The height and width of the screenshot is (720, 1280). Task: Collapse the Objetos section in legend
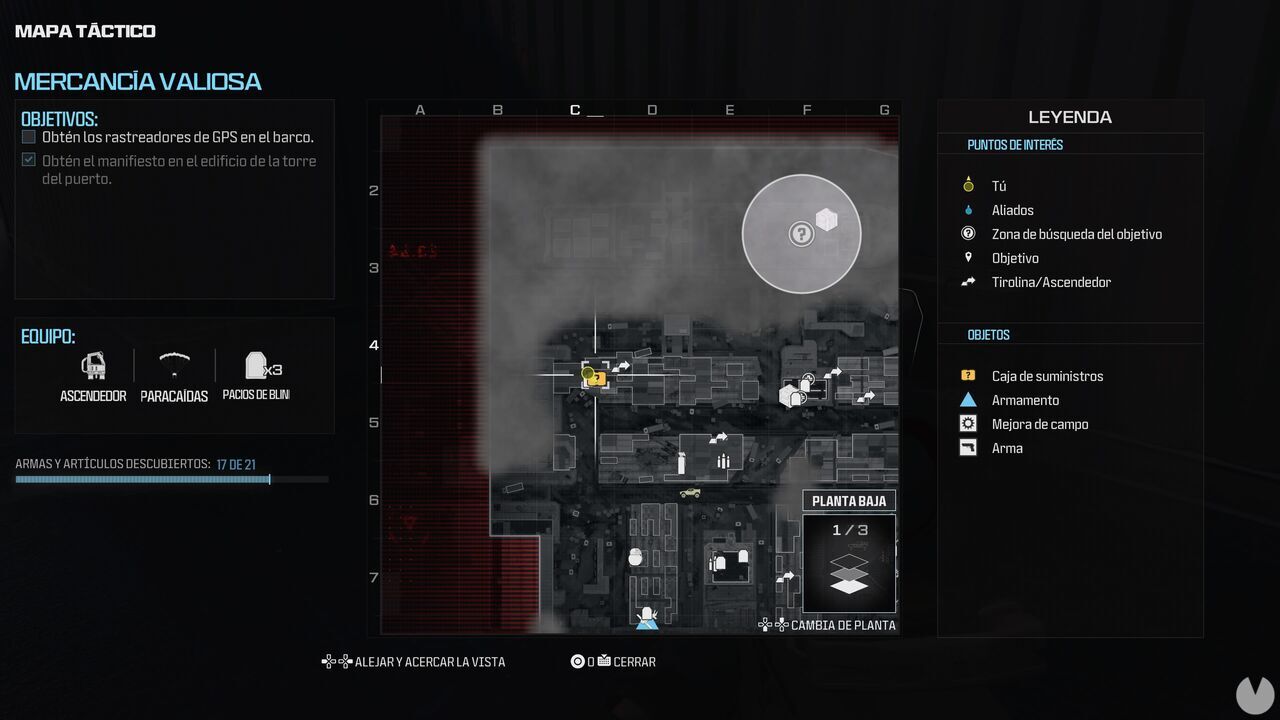(988, 335)
